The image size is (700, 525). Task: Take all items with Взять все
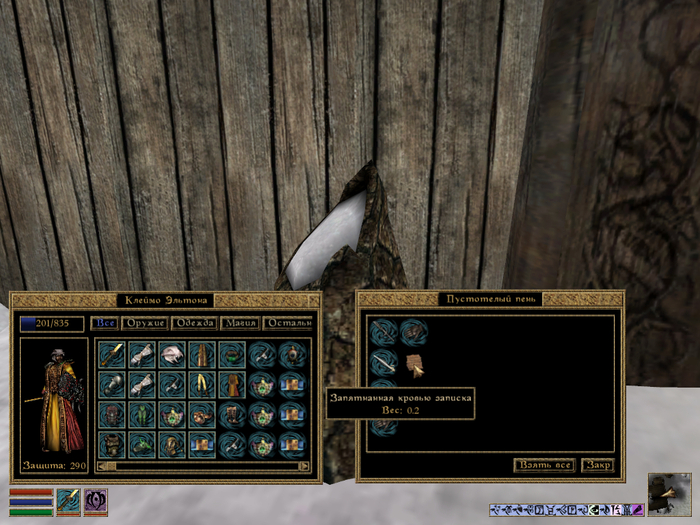[544, 465]
